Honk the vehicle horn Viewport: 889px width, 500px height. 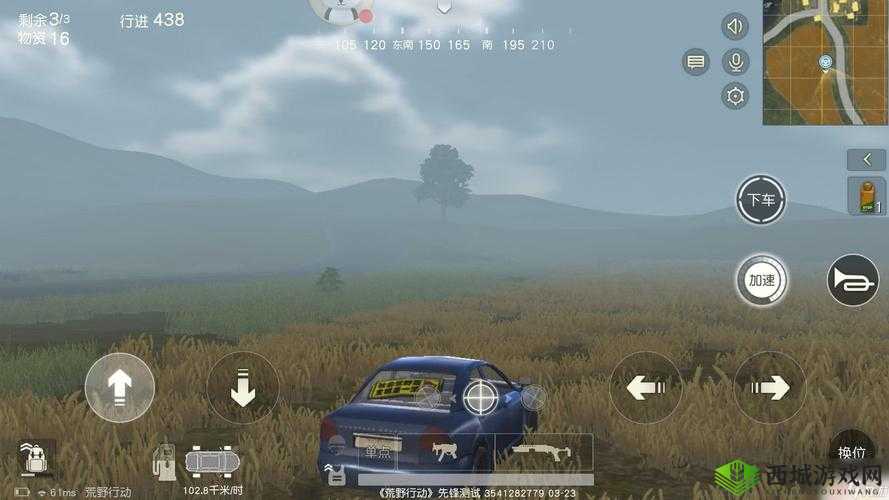pos(853,281)
